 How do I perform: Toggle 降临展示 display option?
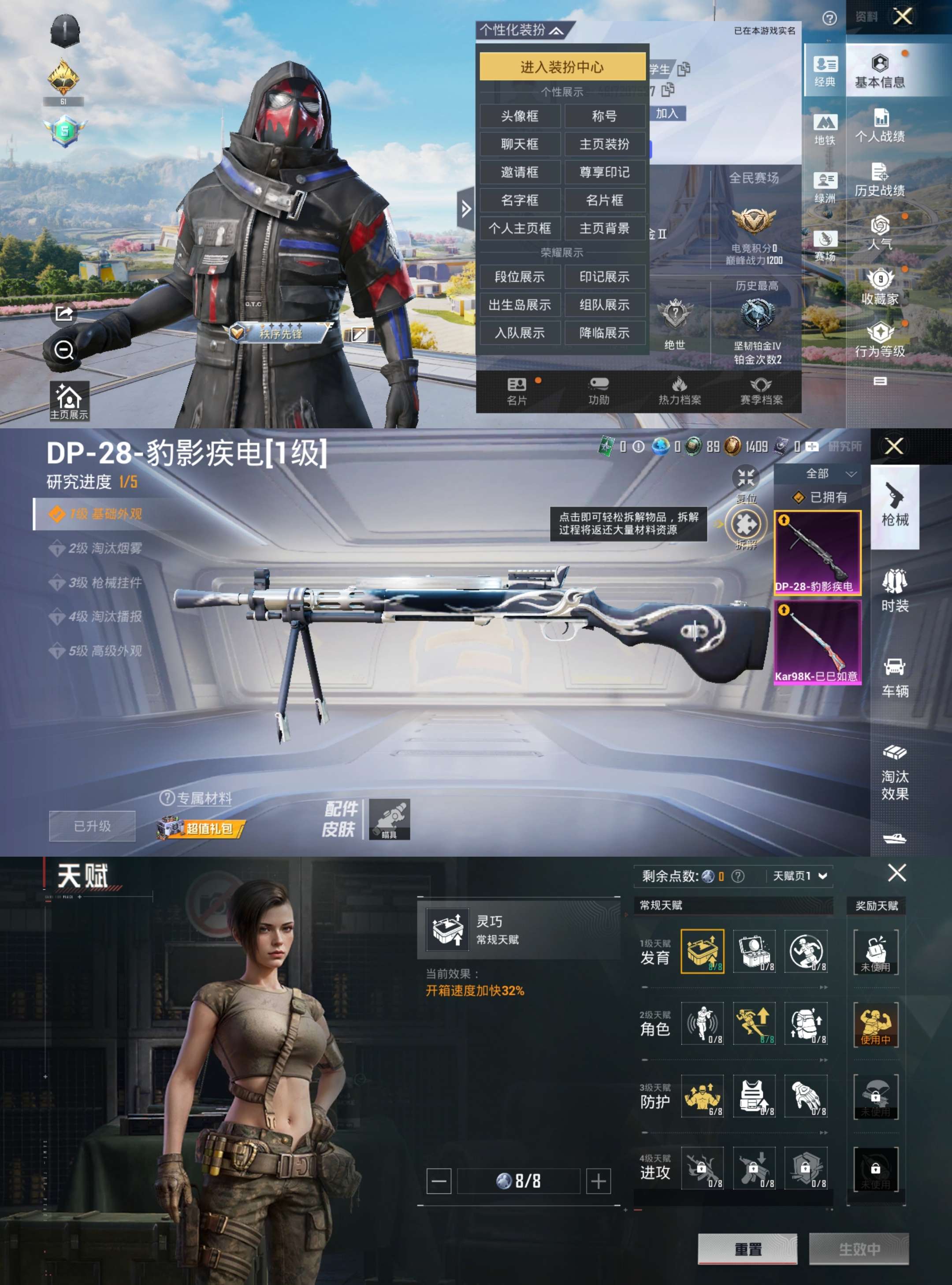605,333
